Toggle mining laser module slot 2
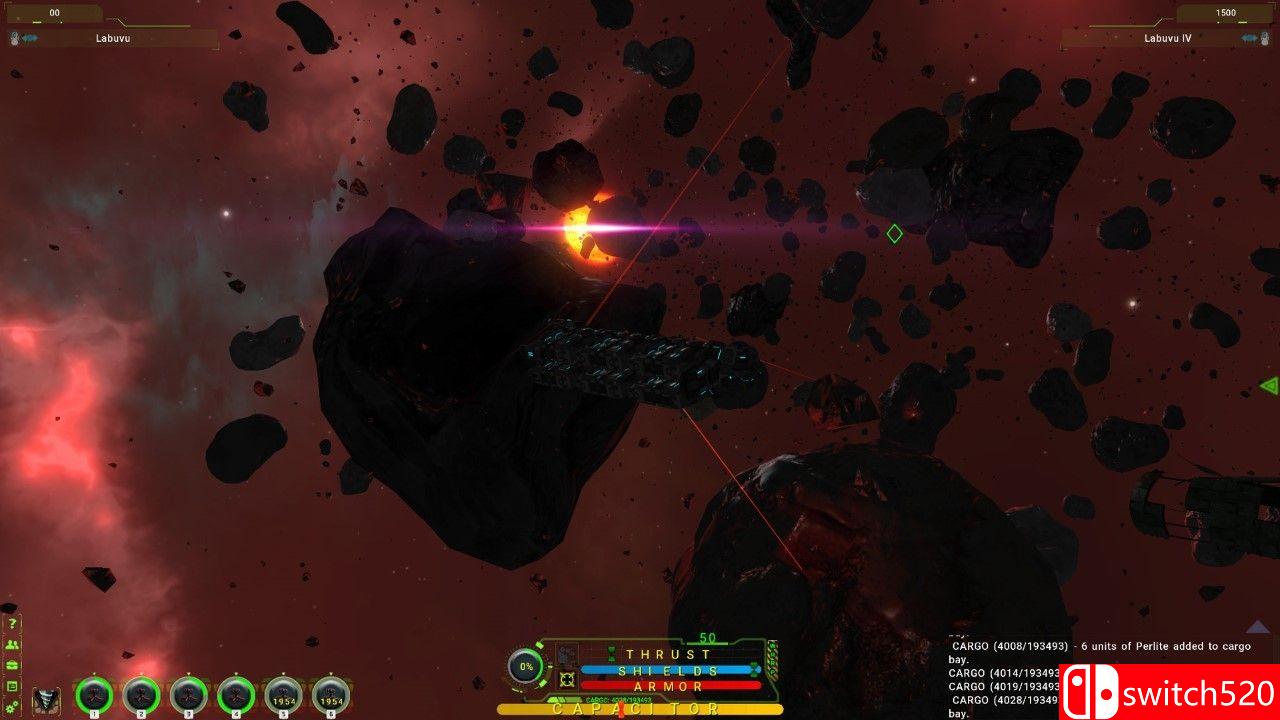Screen dimensions: 1280x720 (141, 694)
